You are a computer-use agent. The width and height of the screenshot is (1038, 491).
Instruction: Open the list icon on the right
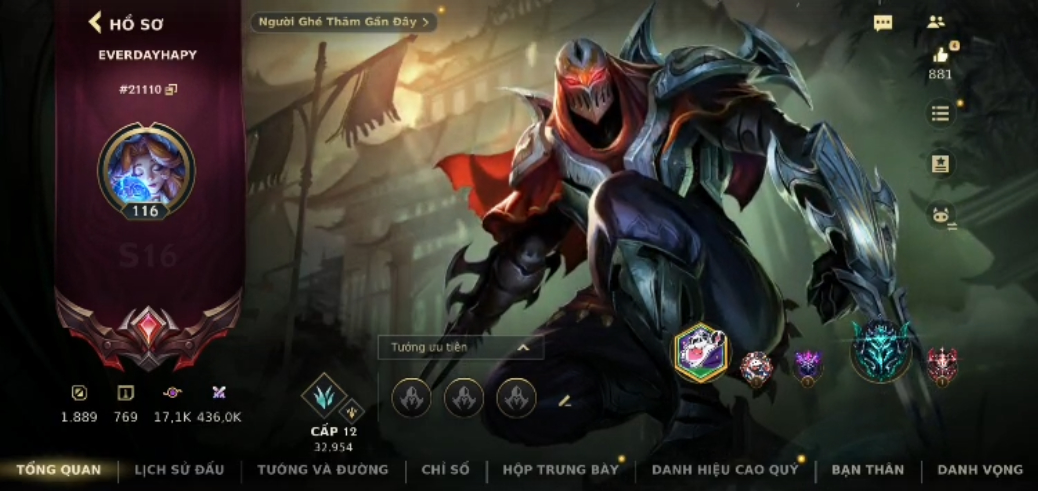tap(940, 113)
